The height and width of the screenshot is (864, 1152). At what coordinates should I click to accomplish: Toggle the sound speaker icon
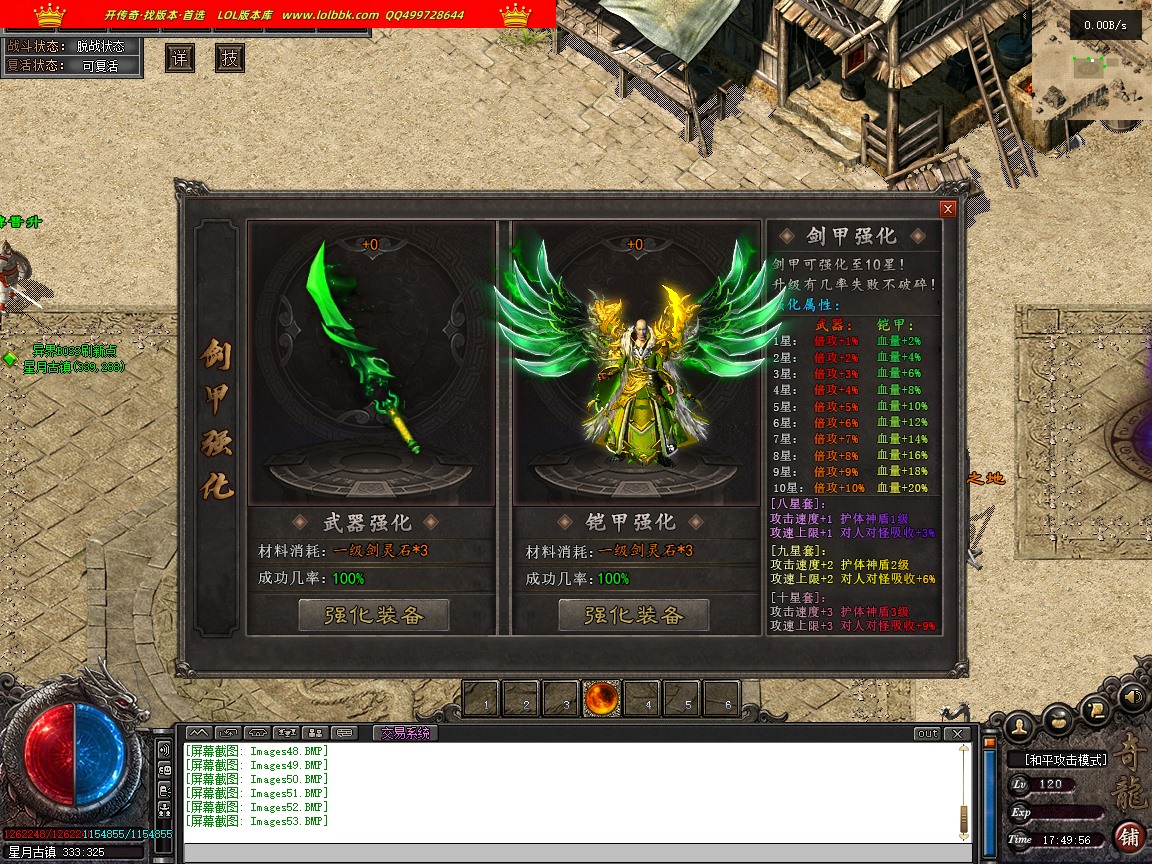(1132, 696)
